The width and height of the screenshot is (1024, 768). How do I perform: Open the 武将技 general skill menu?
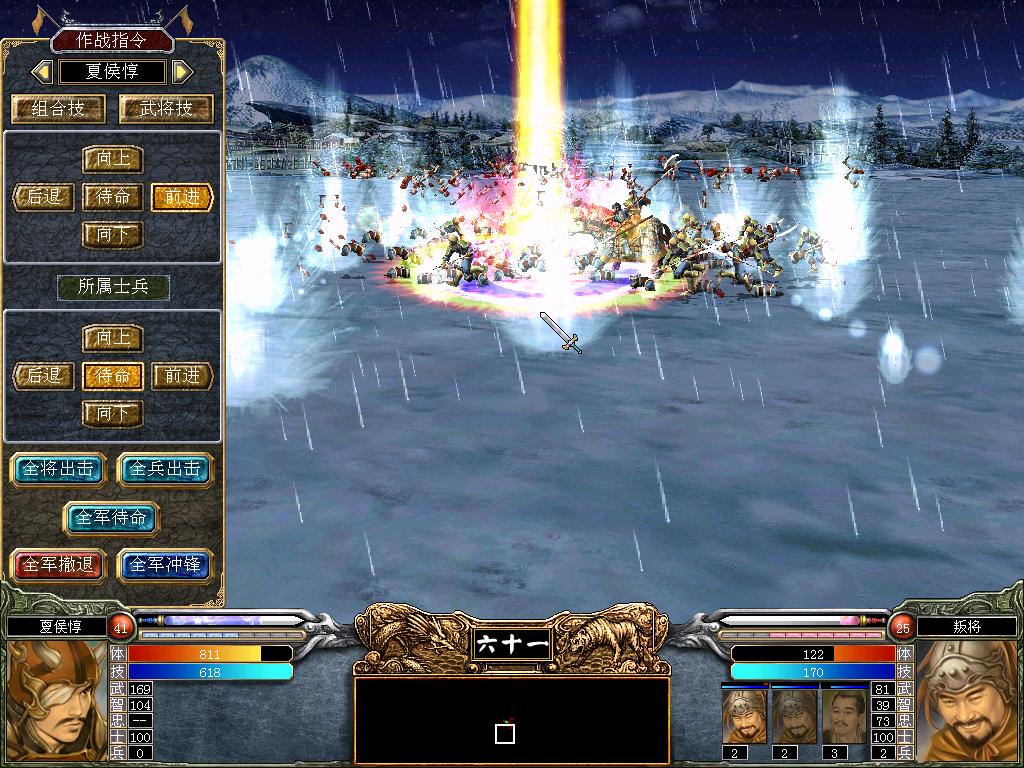(x=166, y=108)
